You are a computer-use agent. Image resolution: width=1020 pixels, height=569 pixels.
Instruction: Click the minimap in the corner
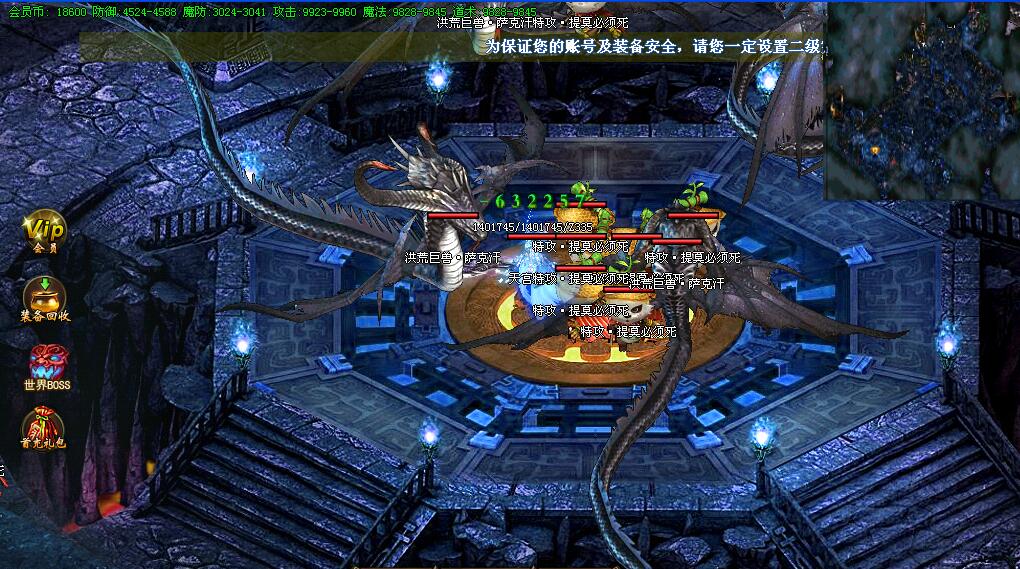click(921, 100)
